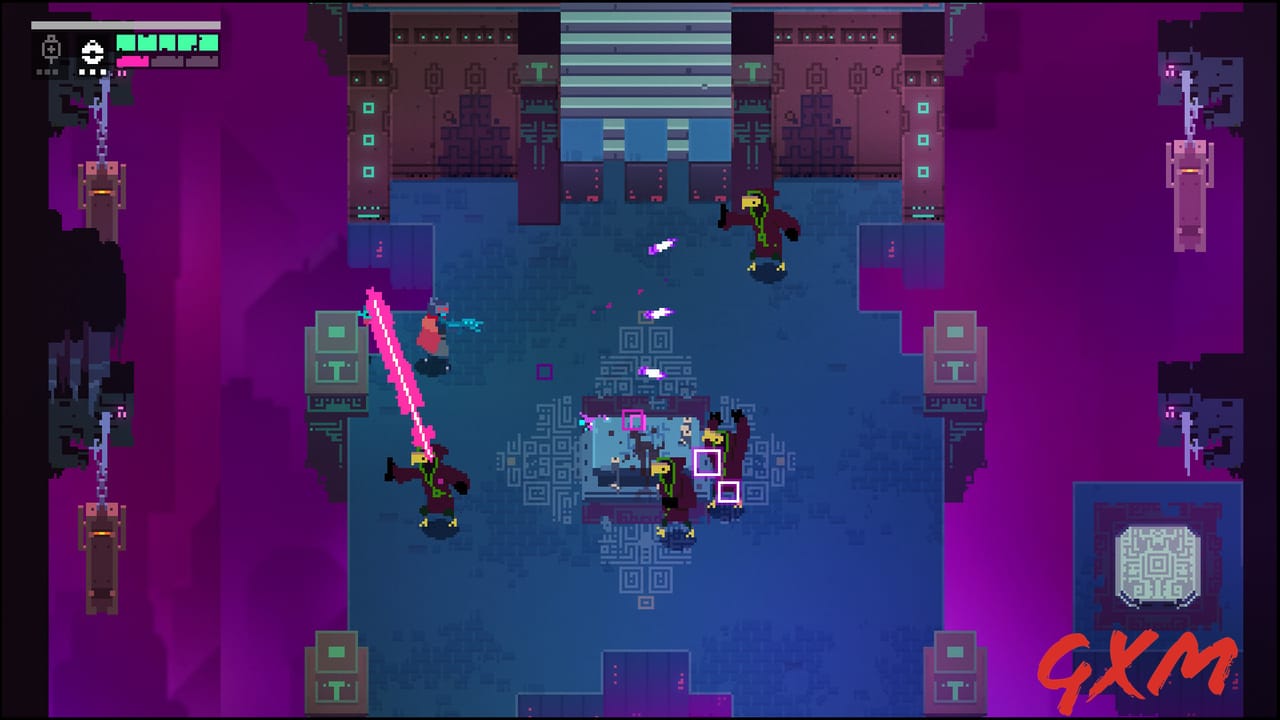Click the leftmost green health cell

127,43
